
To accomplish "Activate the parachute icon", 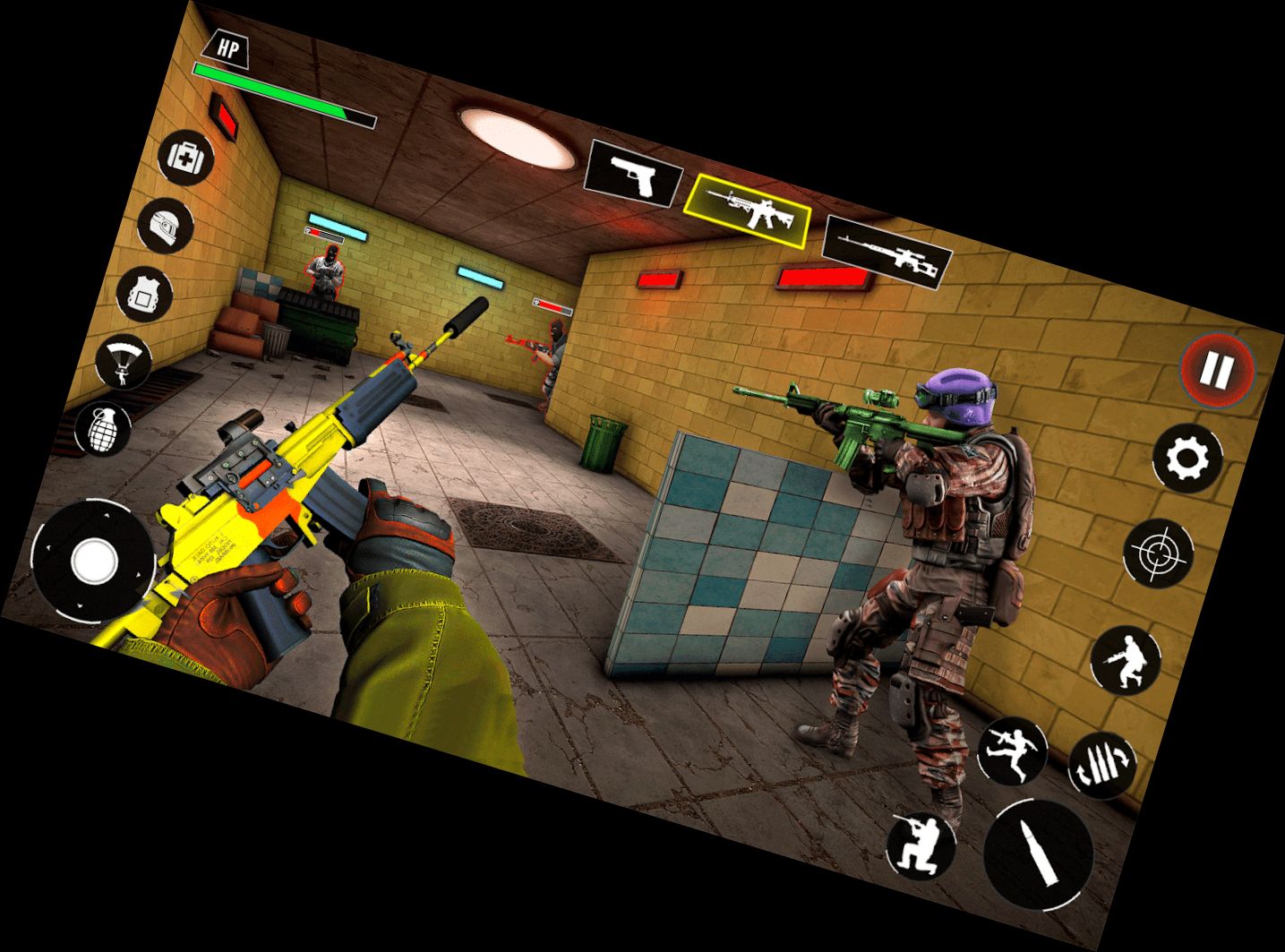I will click(123, 361).
